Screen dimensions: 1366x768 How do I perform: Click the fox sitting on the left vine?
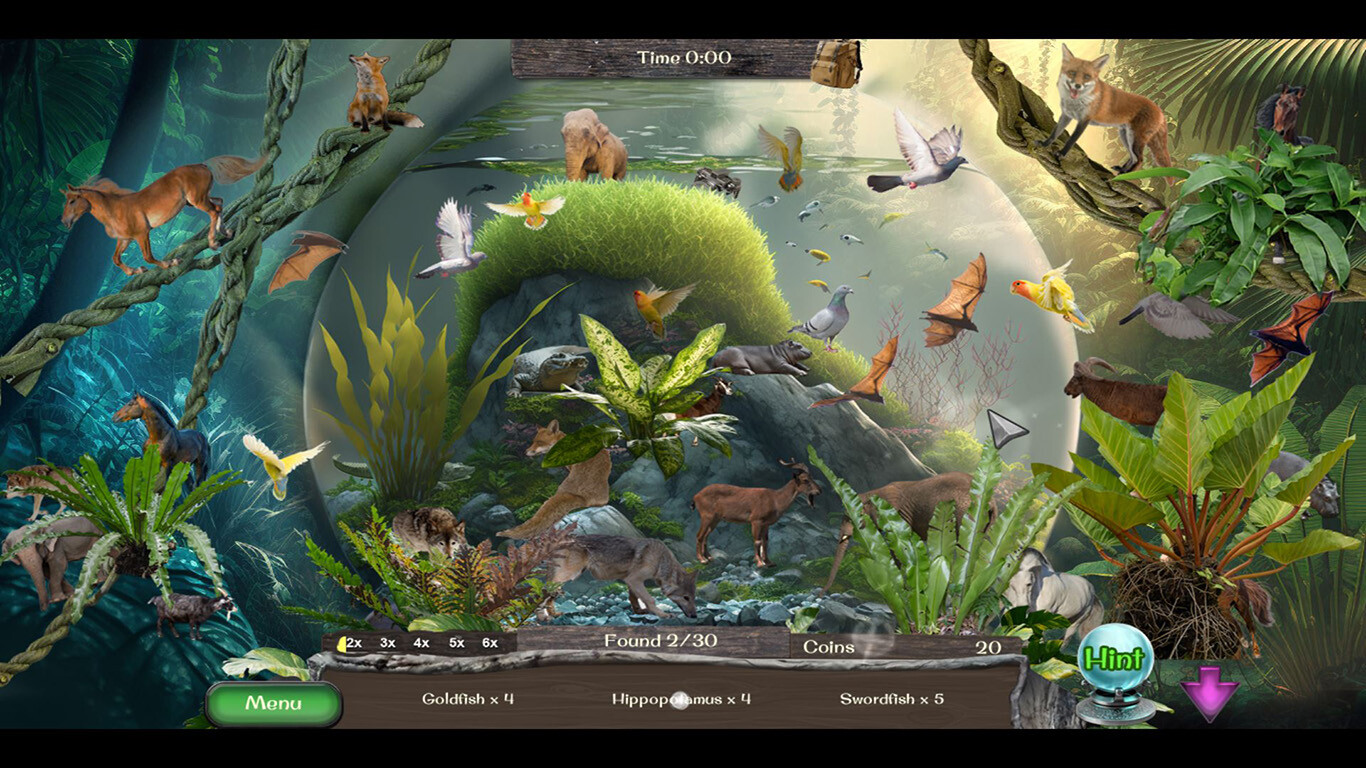click(370, 85)
